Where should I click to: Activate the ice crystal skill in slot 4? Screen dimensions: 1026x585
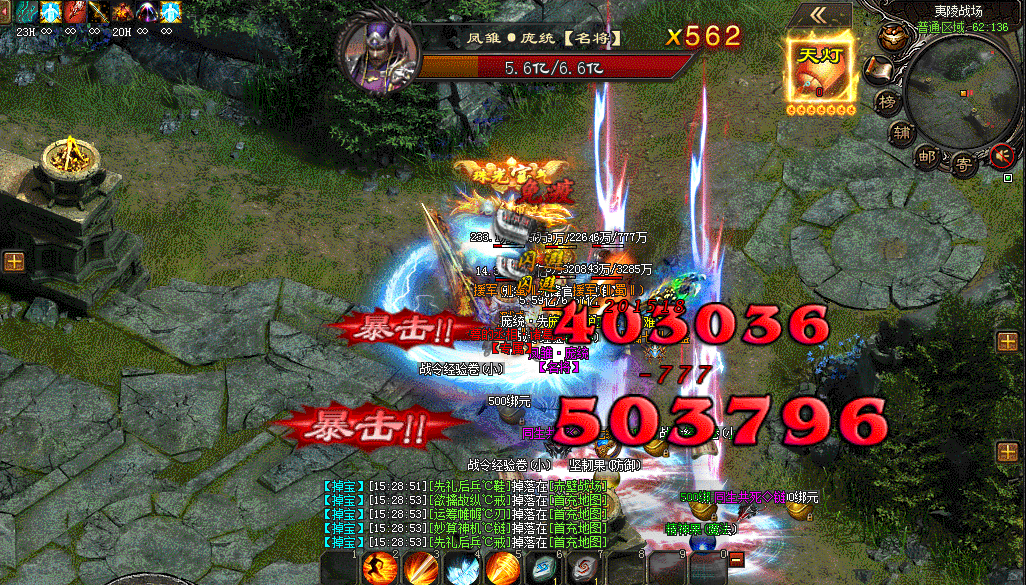click(462, 569)
